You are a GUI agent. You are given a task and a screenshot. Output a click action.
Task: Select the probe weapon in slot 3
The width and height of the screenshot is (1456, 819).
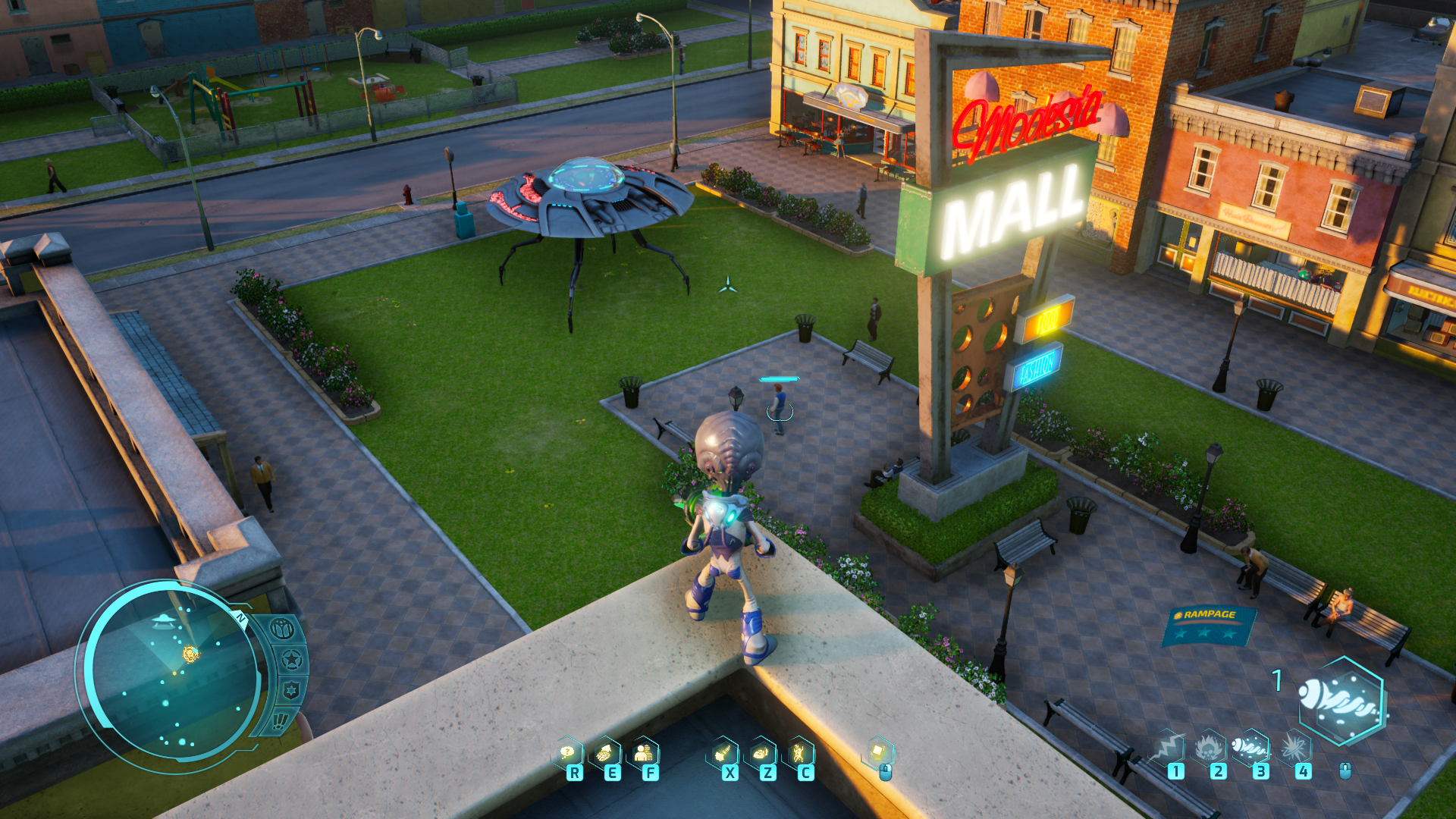(1251, 747)
